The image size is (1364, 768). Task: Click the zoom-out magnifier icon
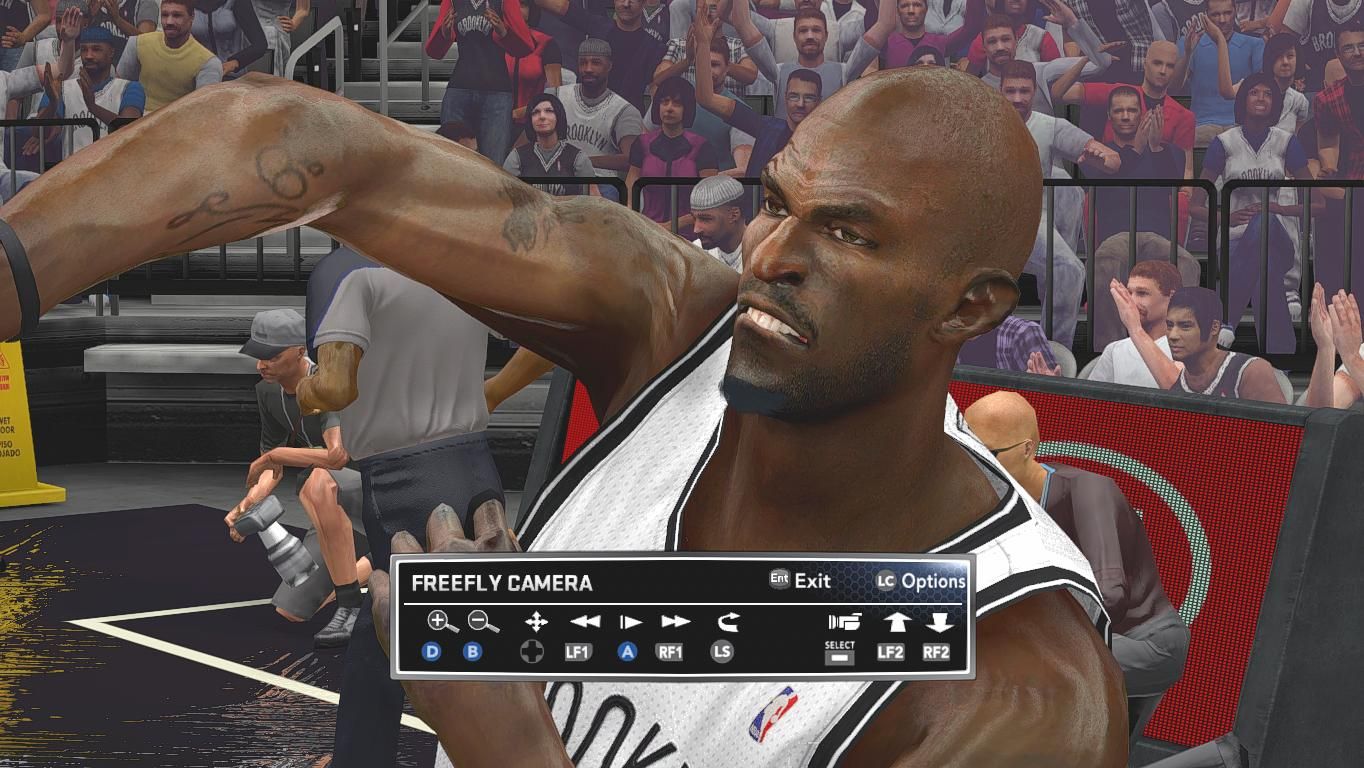tap(483, 622)
